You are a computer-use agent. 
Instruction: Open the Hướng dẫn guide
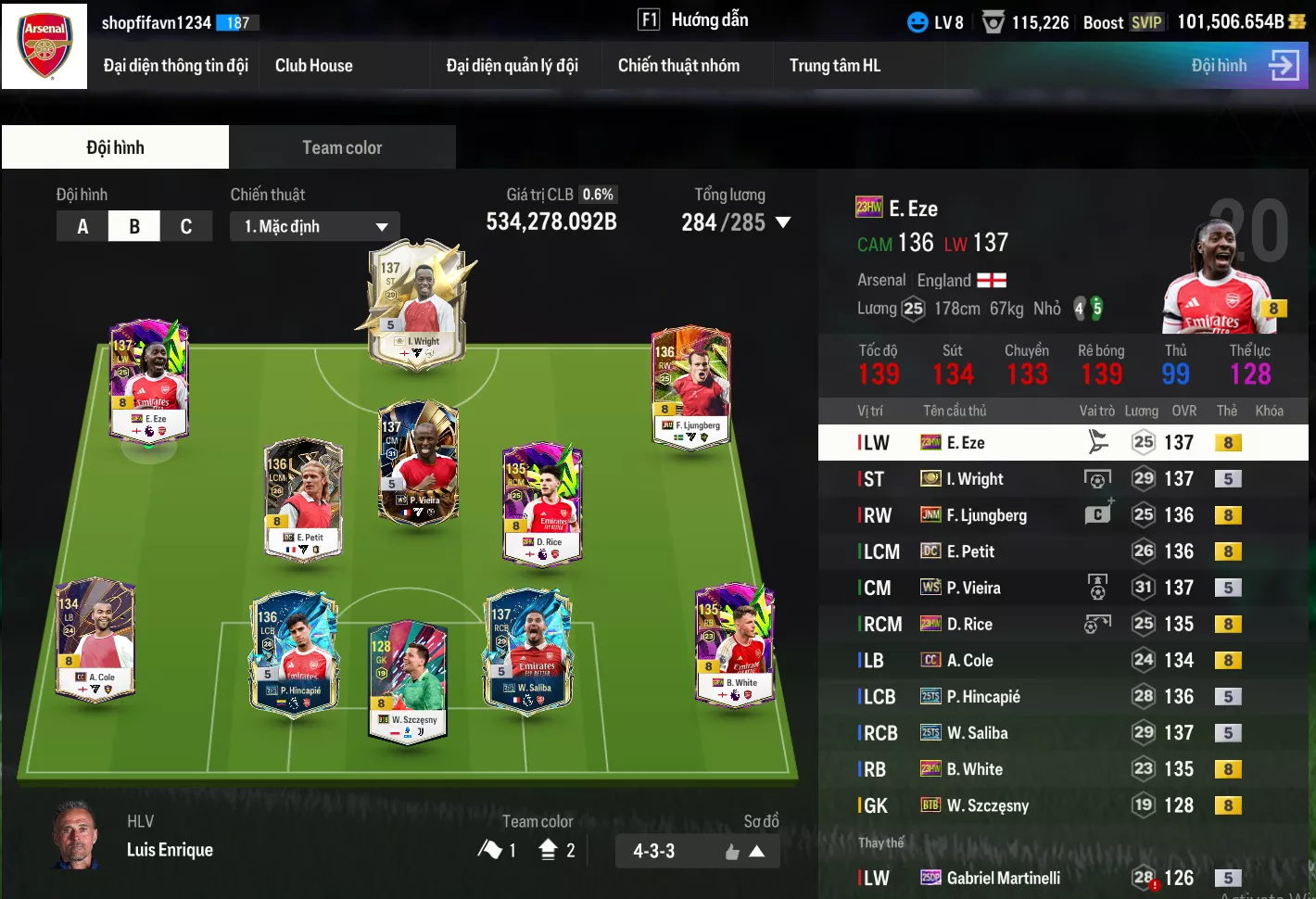693,19
